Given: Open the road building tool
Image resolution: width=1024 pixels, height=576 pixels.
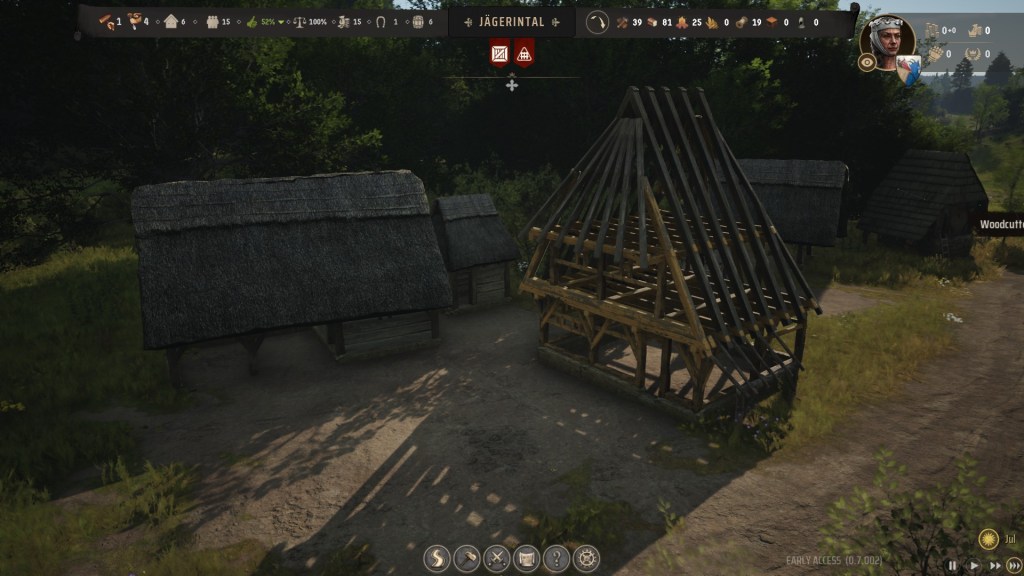Looking at the screenshot, I should pyautogui.click(x=437, y=558).
